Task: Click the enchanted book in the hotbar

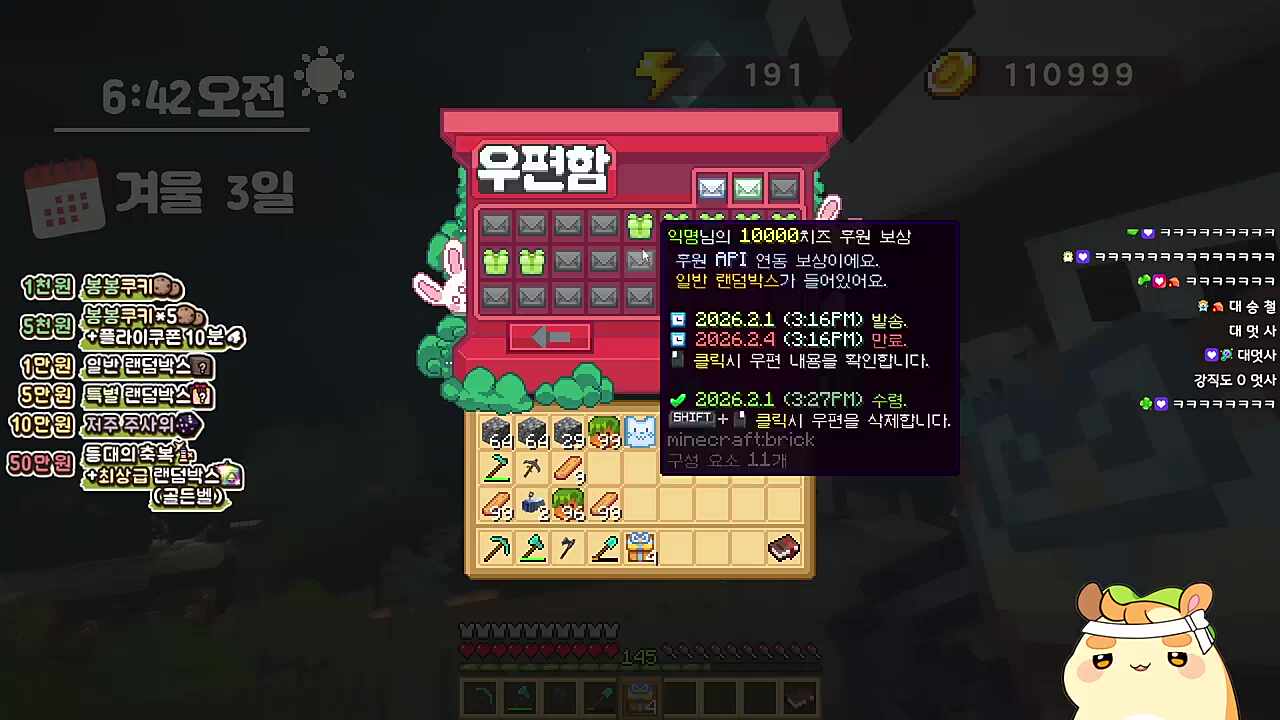Action: coord(783,547)
